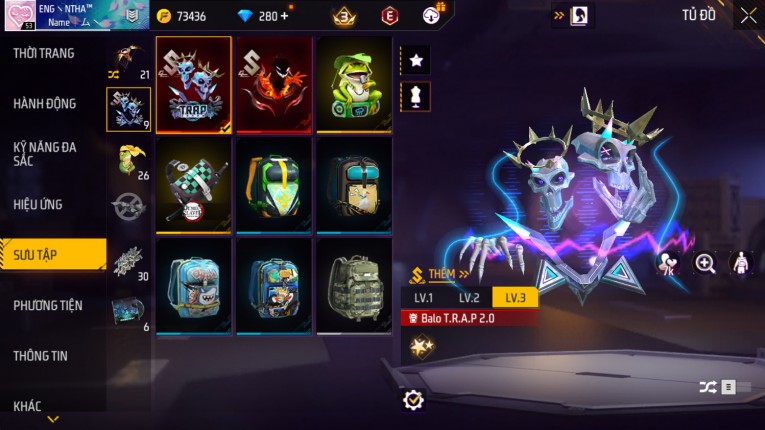Select the red flame demon backpack tile
765x430 pixels.
pyautogui.click(x=274, y=85)
